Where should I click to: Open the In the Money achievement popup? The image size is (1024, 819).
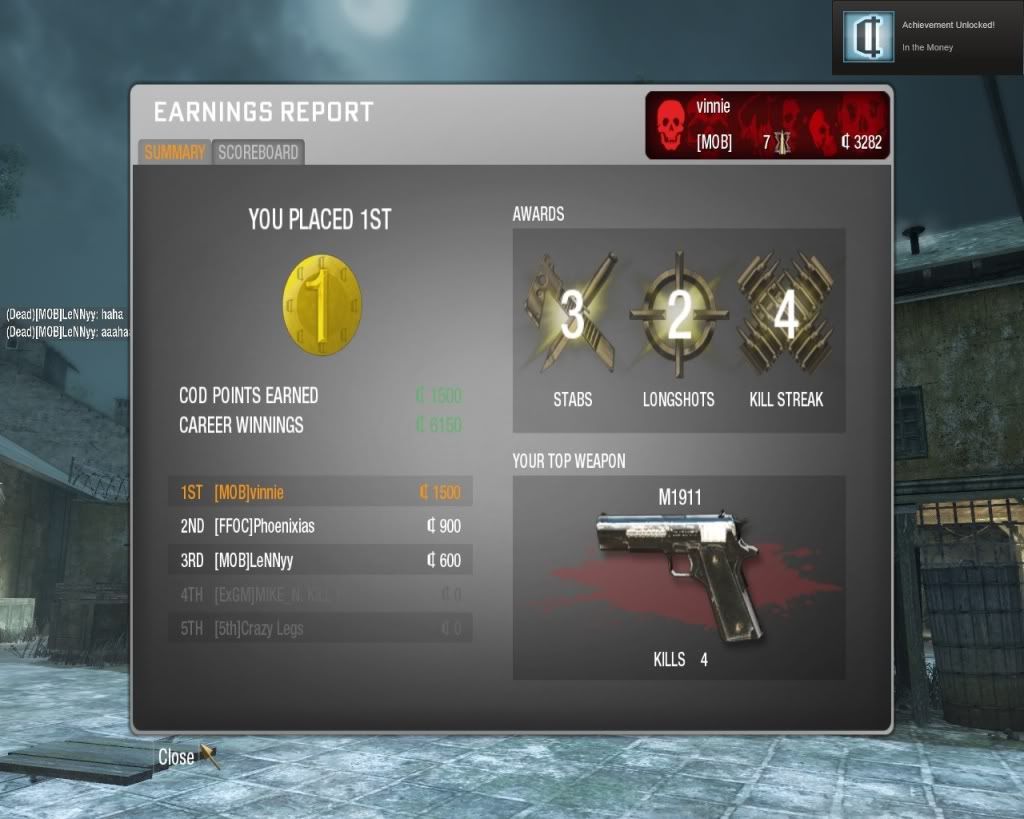(x=926, y=37)
